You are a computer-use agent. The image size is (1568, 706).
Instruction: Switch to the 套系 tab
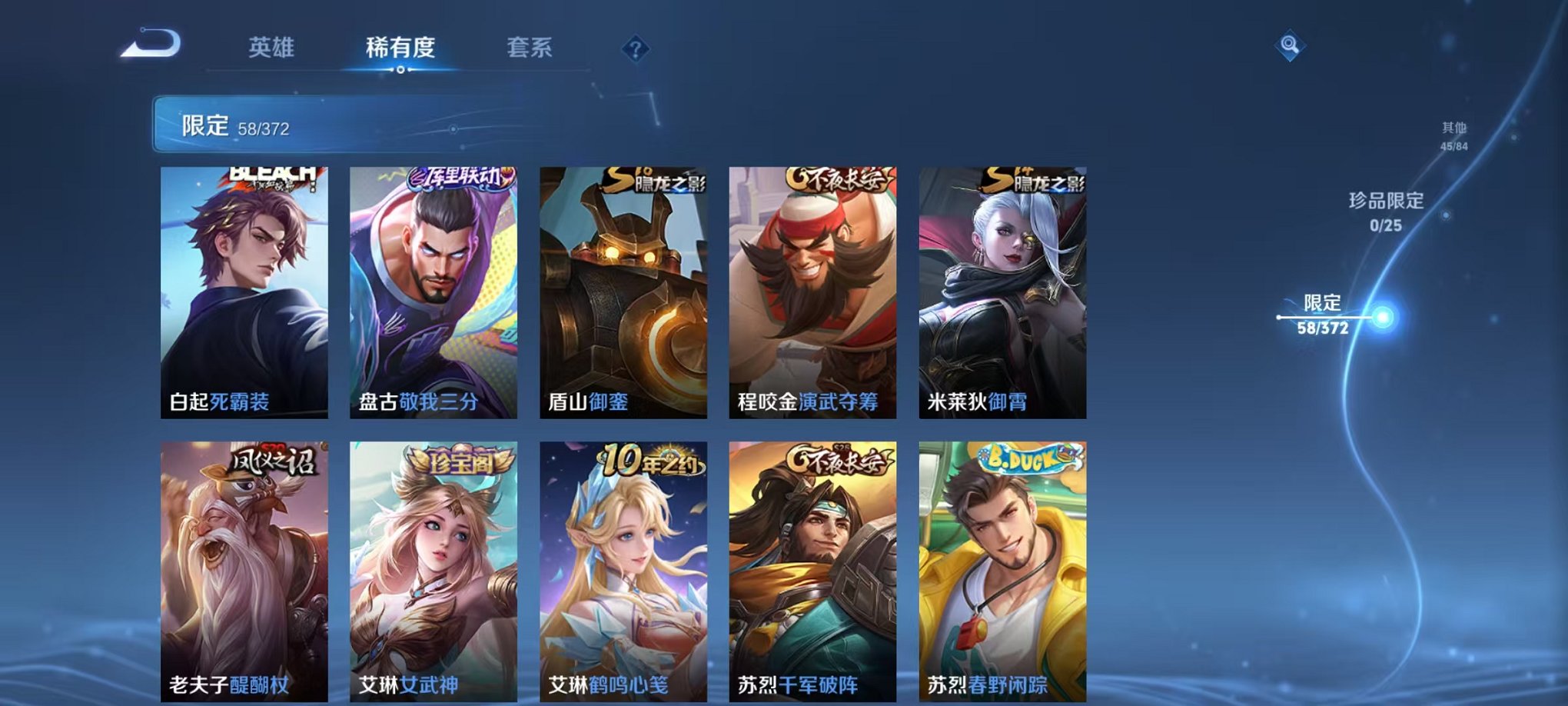click(536, 48)
